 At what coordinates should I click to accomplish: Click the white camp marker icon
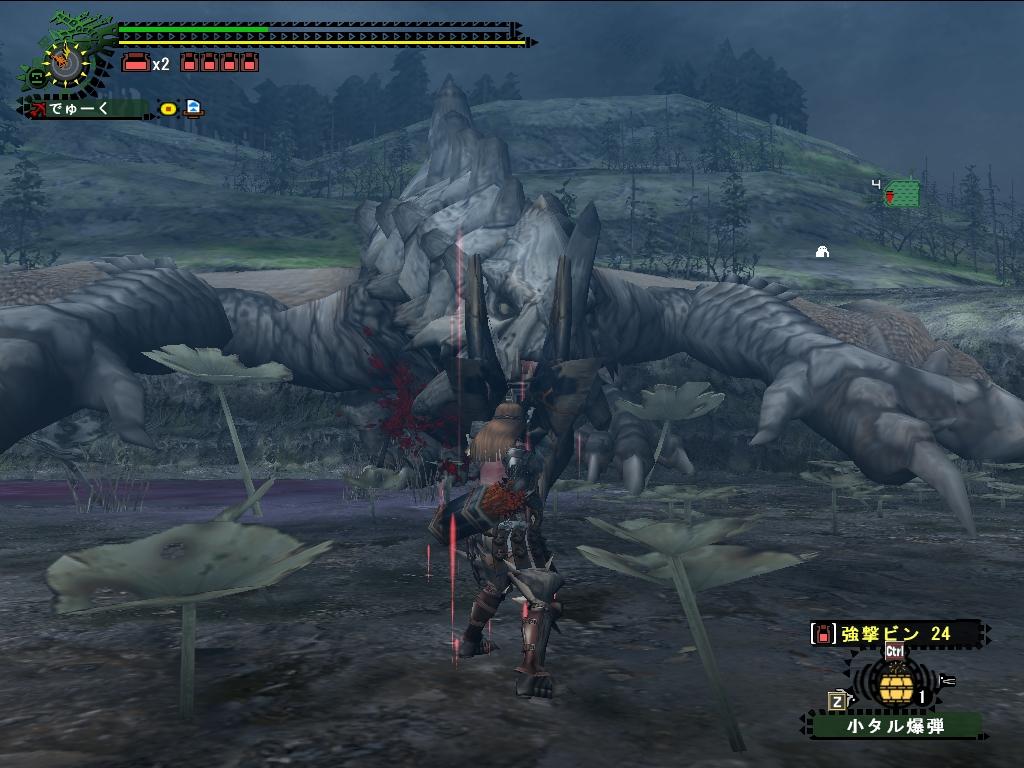pyautogui.click(x=822, y=252)
